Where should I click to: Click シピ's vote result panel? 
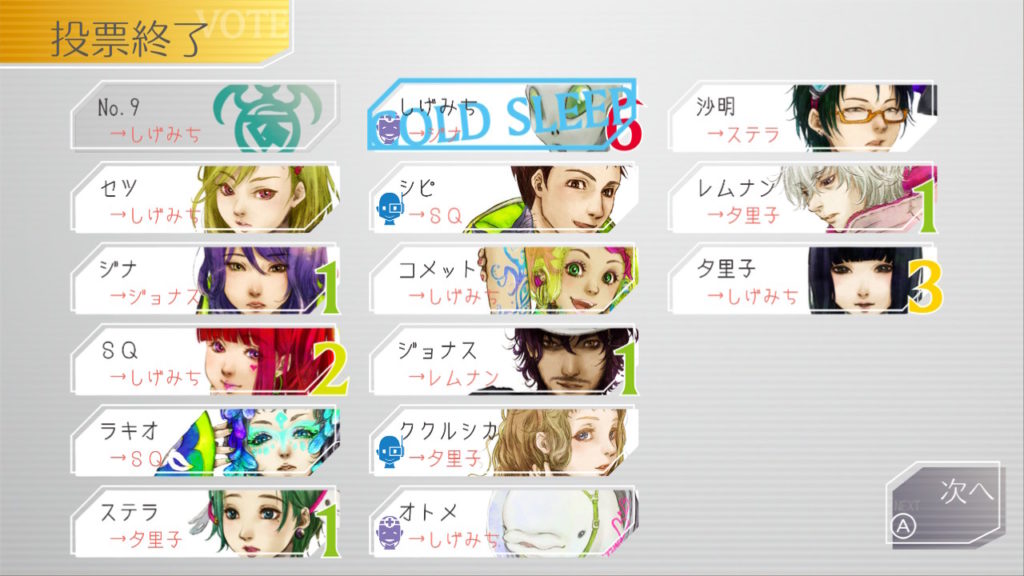pyautogui.click(x=503, y=198)
